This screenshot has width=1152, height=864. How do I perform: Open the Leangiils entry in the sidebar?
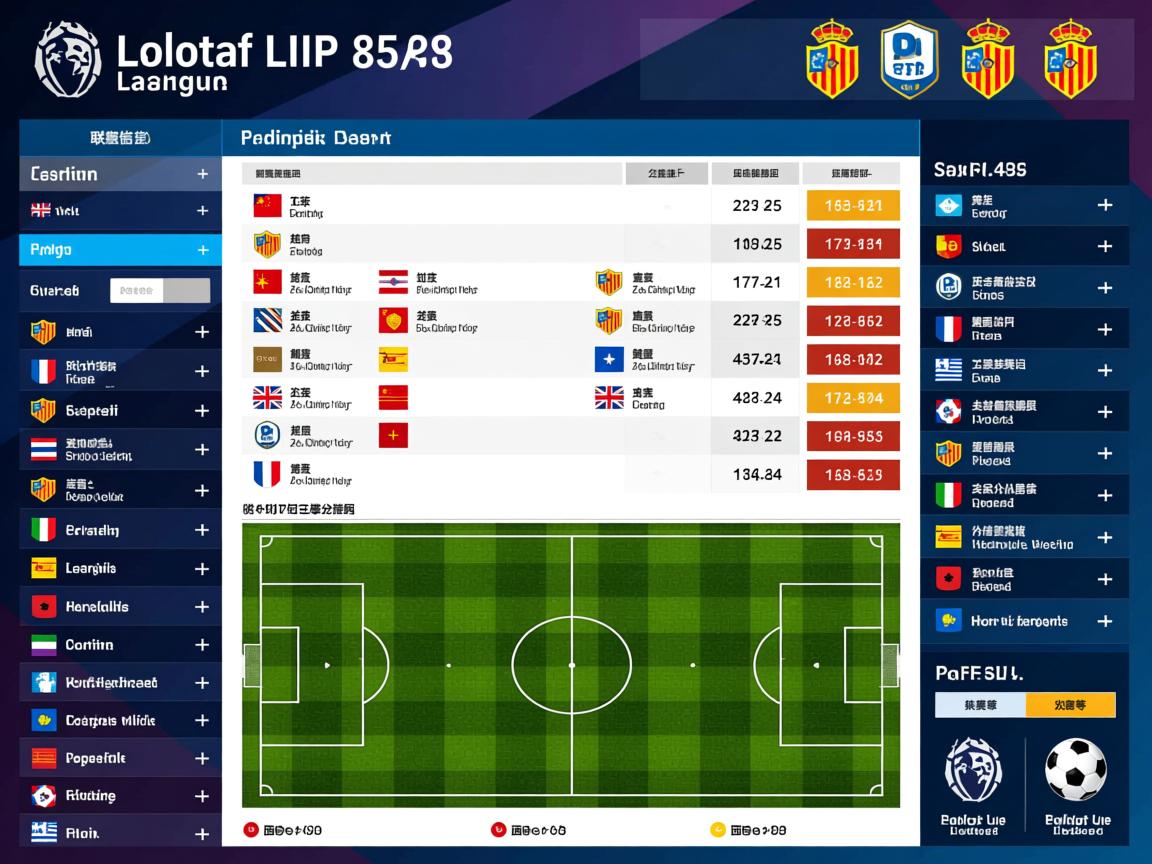click(x=120, y=568)
